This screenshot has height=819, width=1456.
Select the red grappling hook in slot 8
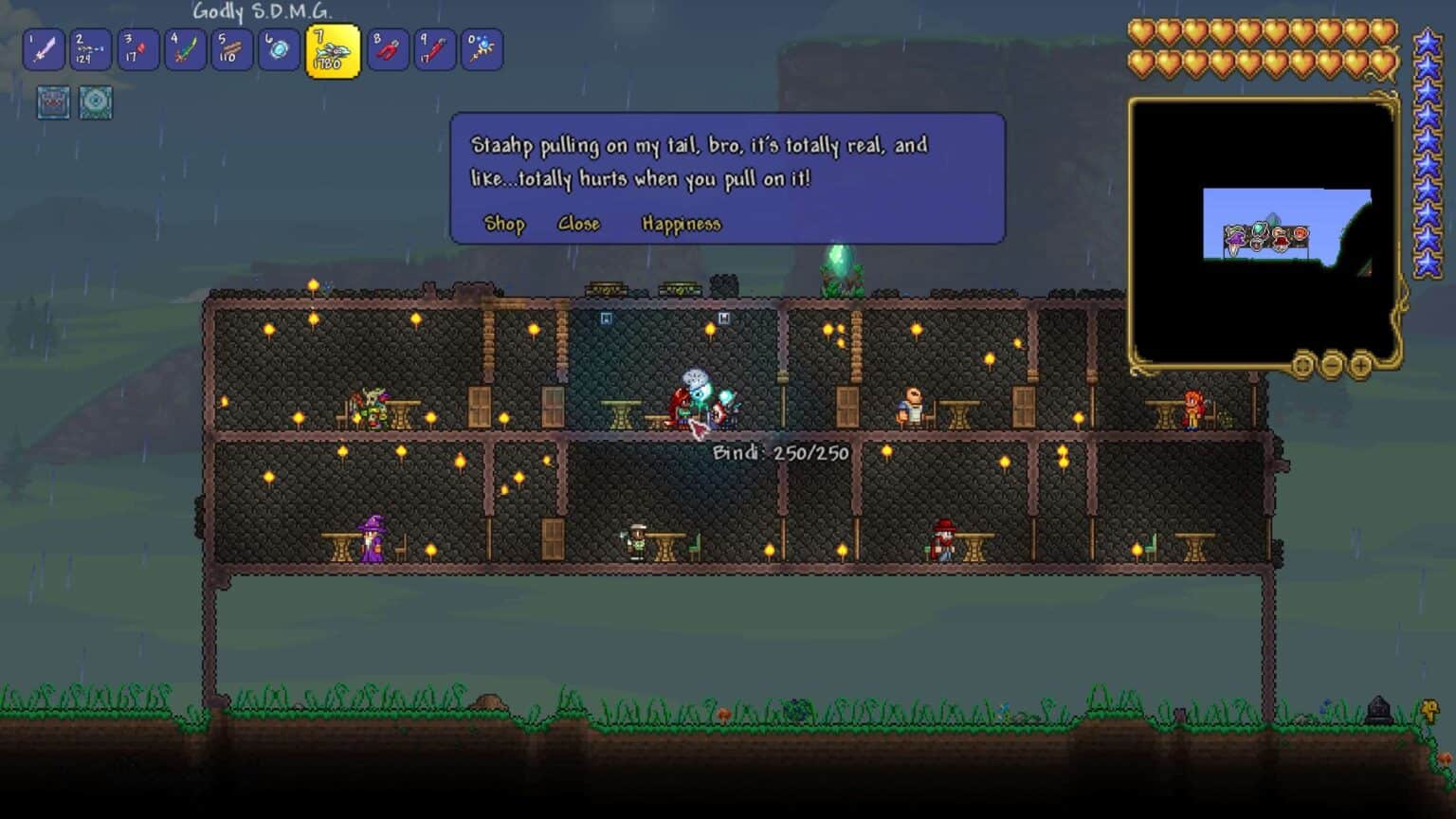[x=278, y=49]
